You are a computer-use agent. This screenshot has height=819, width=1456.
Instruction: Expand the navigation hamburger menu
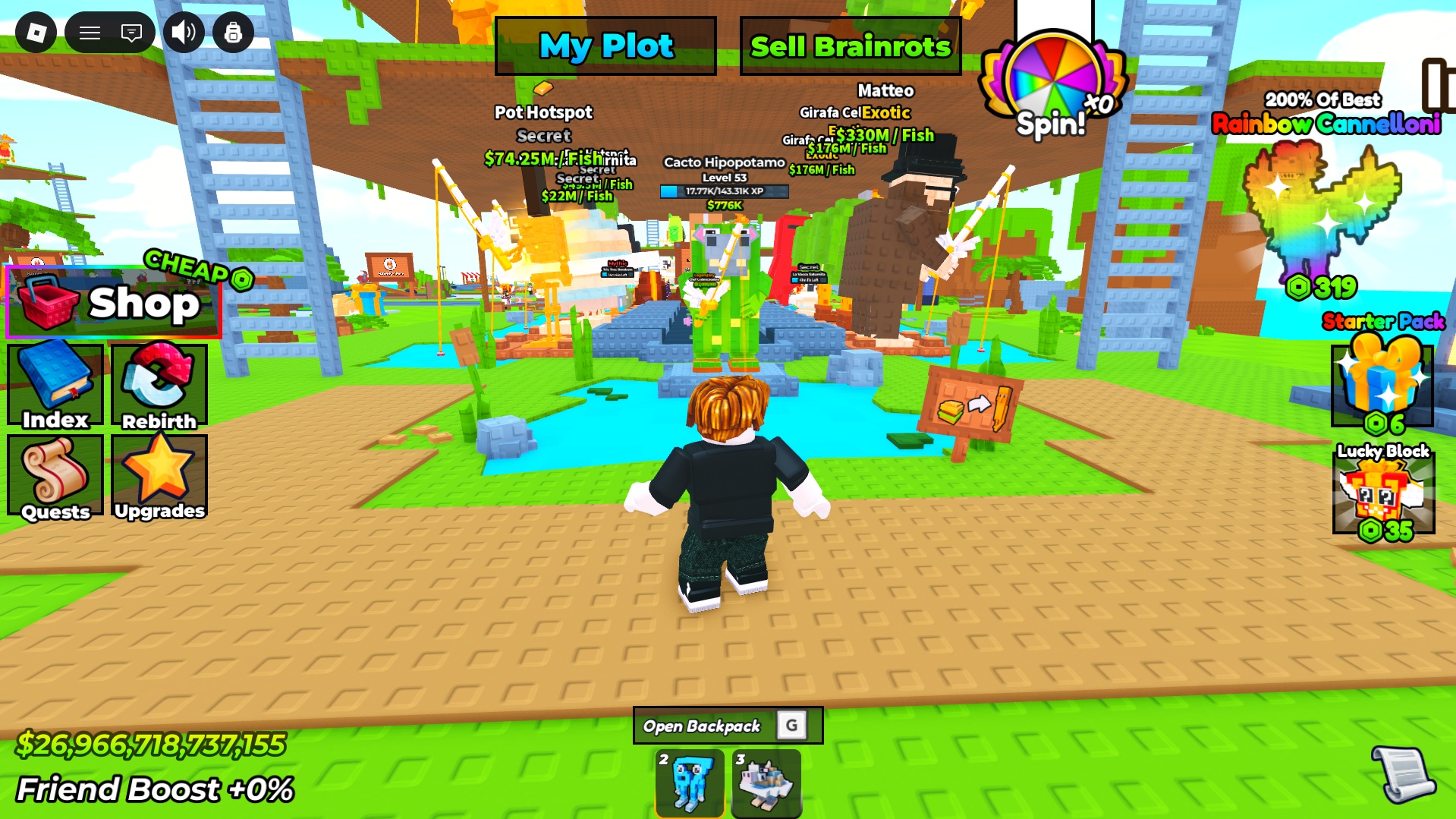pyautogui.click(x=90, y=33)
